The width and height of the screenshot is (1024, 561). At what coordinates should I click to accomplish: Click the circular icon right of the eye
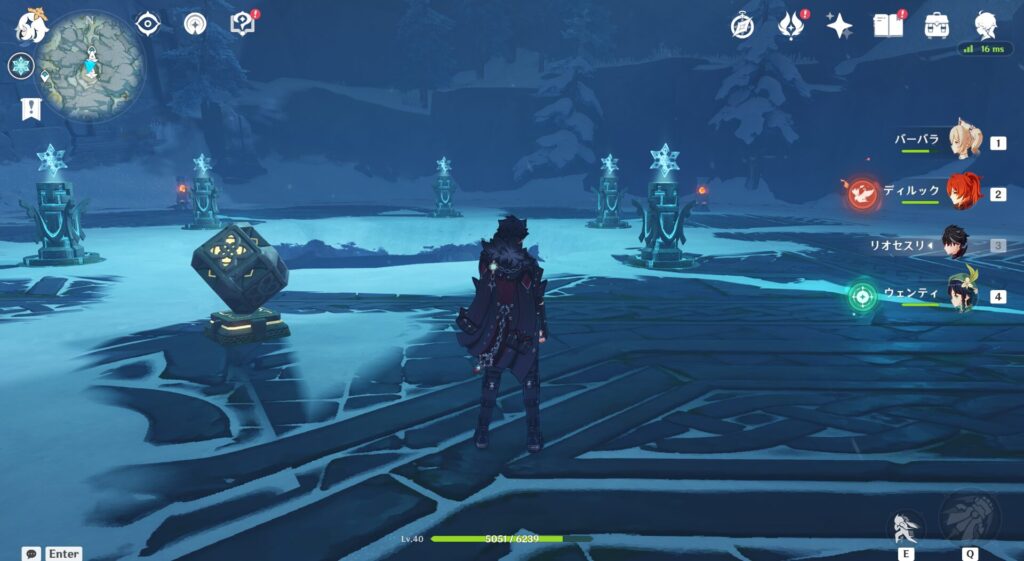pyautogui.click(x=195, y=24)
